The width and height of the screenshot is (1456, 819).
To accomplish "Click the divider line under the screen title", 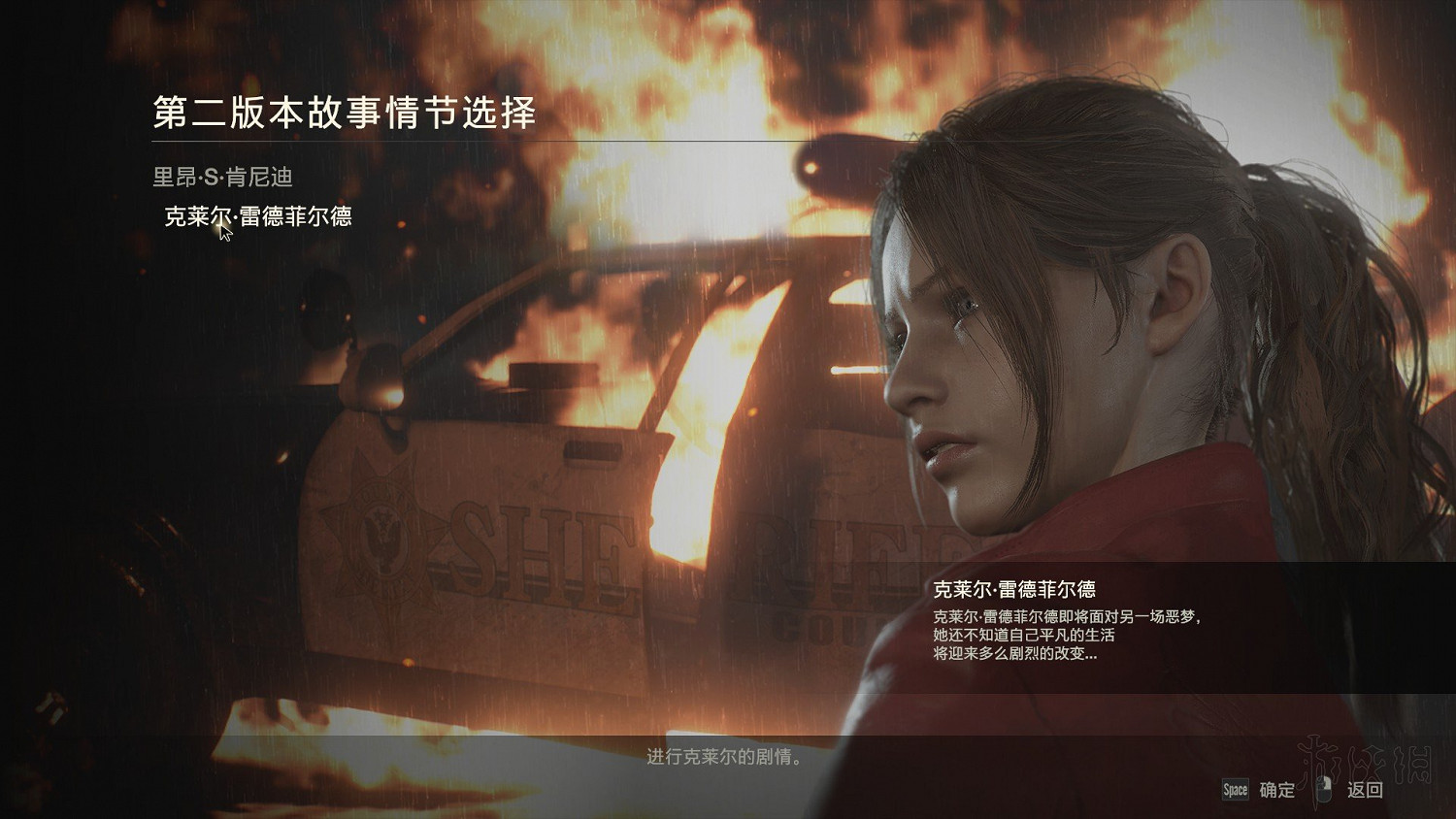I will (388, 141).
